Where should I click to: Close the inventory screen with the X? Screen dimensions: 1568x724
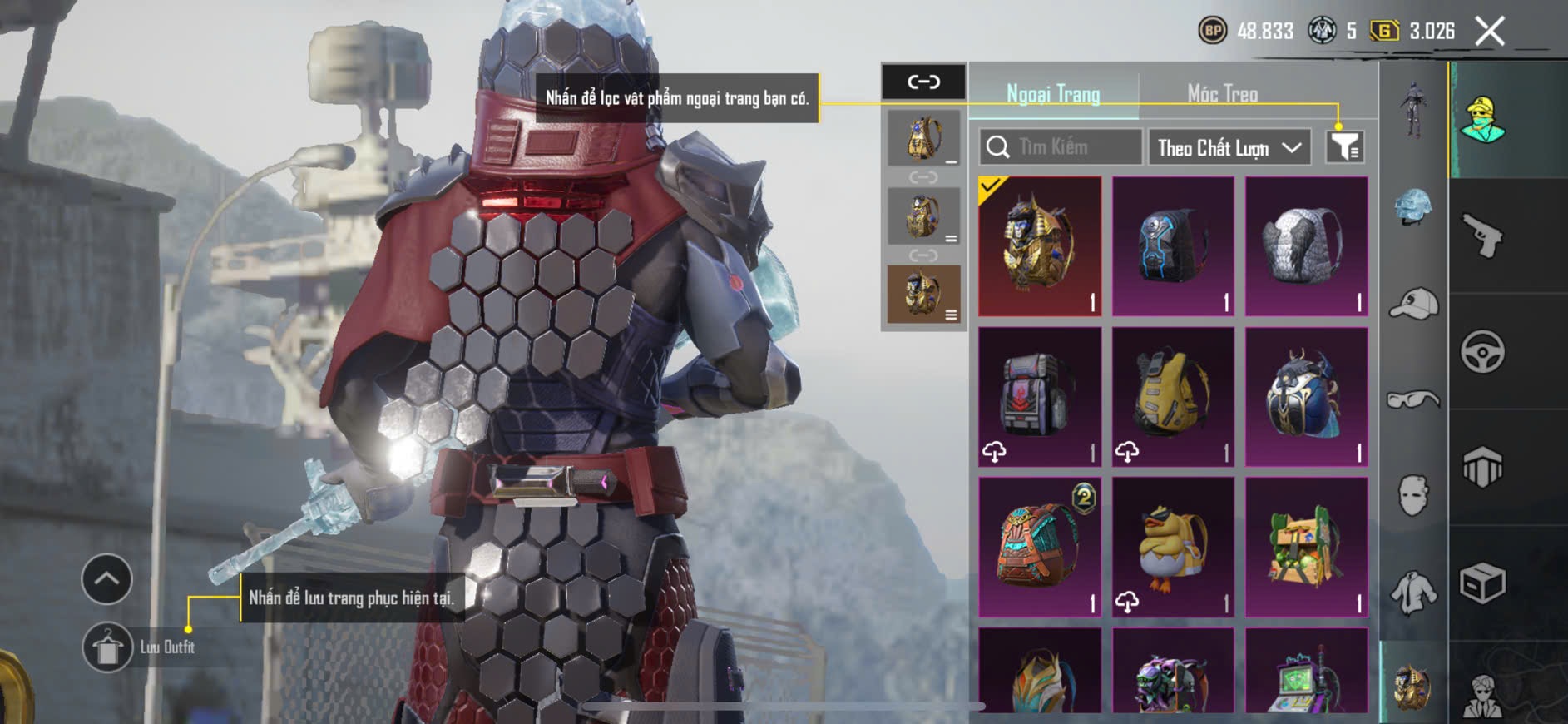tap(1489, 32)
